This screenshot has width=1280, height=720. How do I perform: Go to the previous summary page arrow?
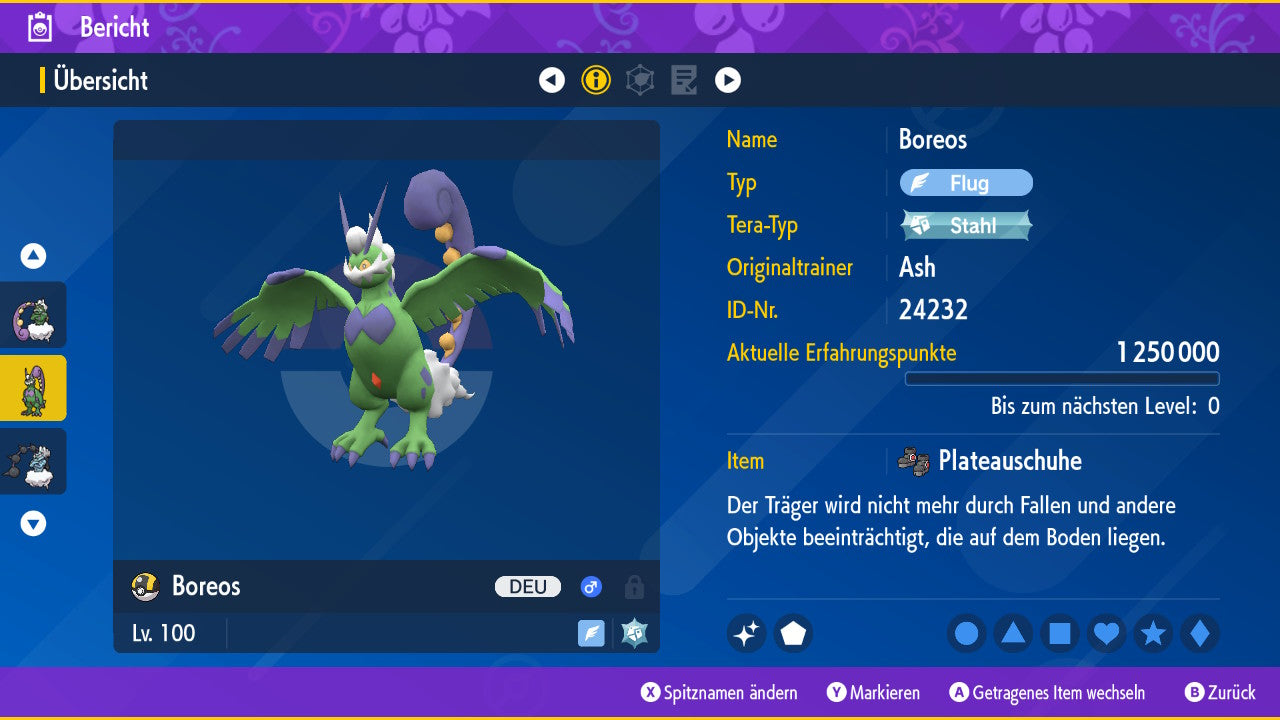click(x=552, y=80)
